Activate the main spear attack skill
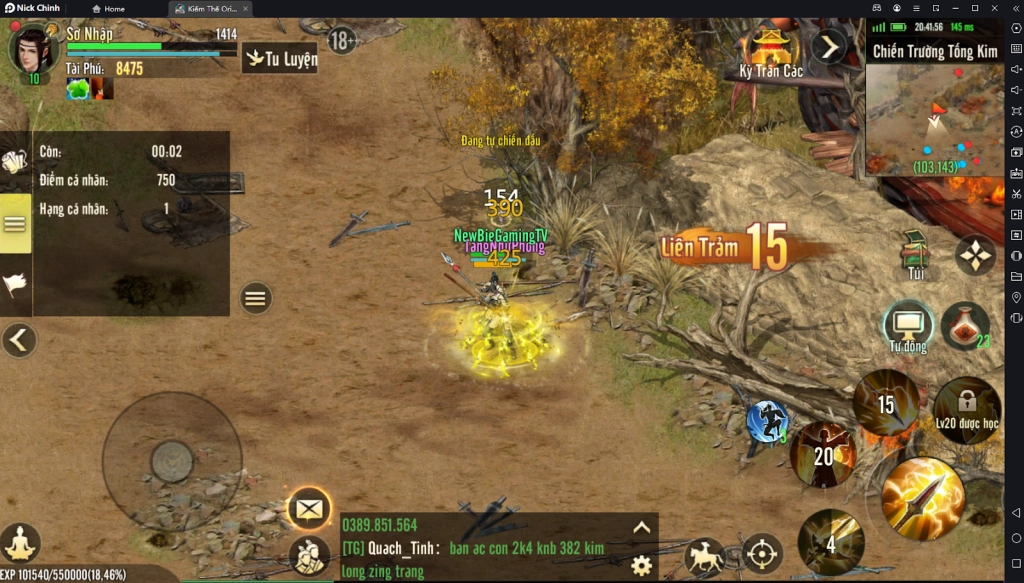This screenshot has height=583, width=1024. pos(922,499)
